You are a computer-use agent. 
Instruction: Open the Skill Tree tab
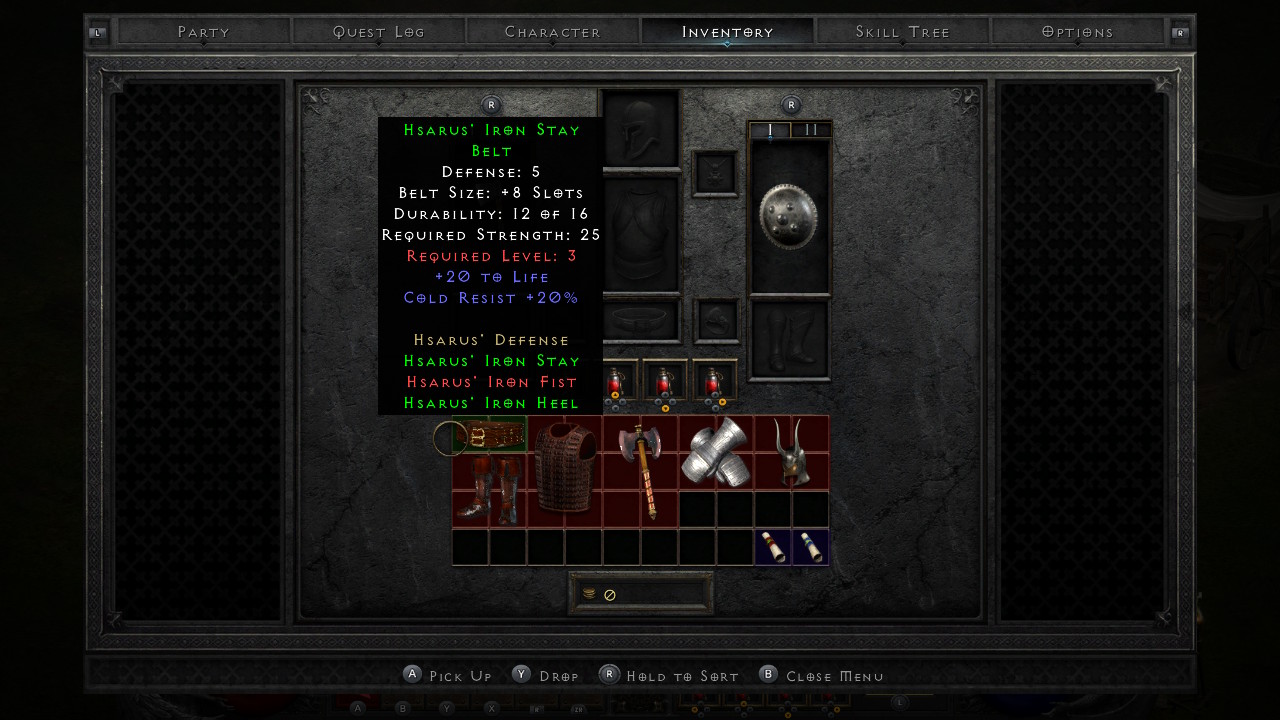pyautogui.click(x=903, y=32)
